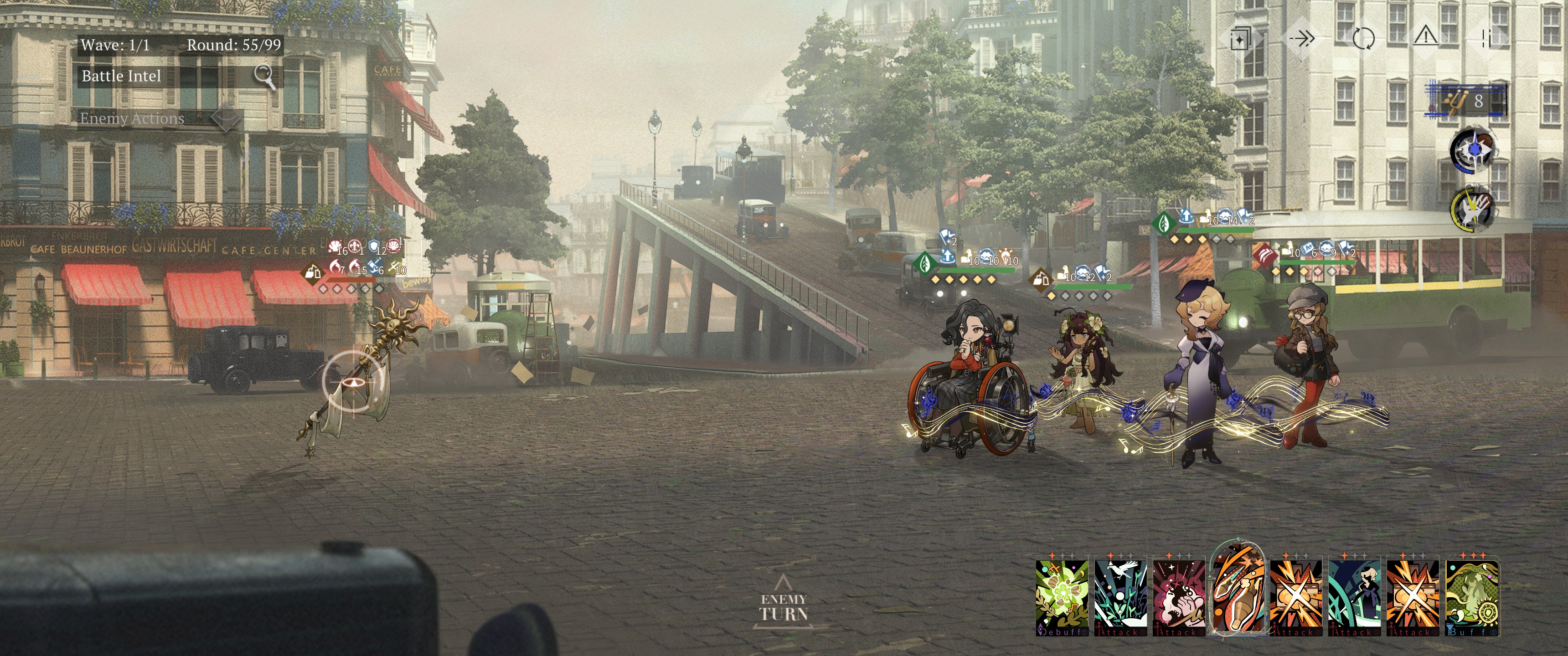This screenshot has height=656, width=1568.
Task: Target the enemy selection reticle
Action: tap(354, 381)
